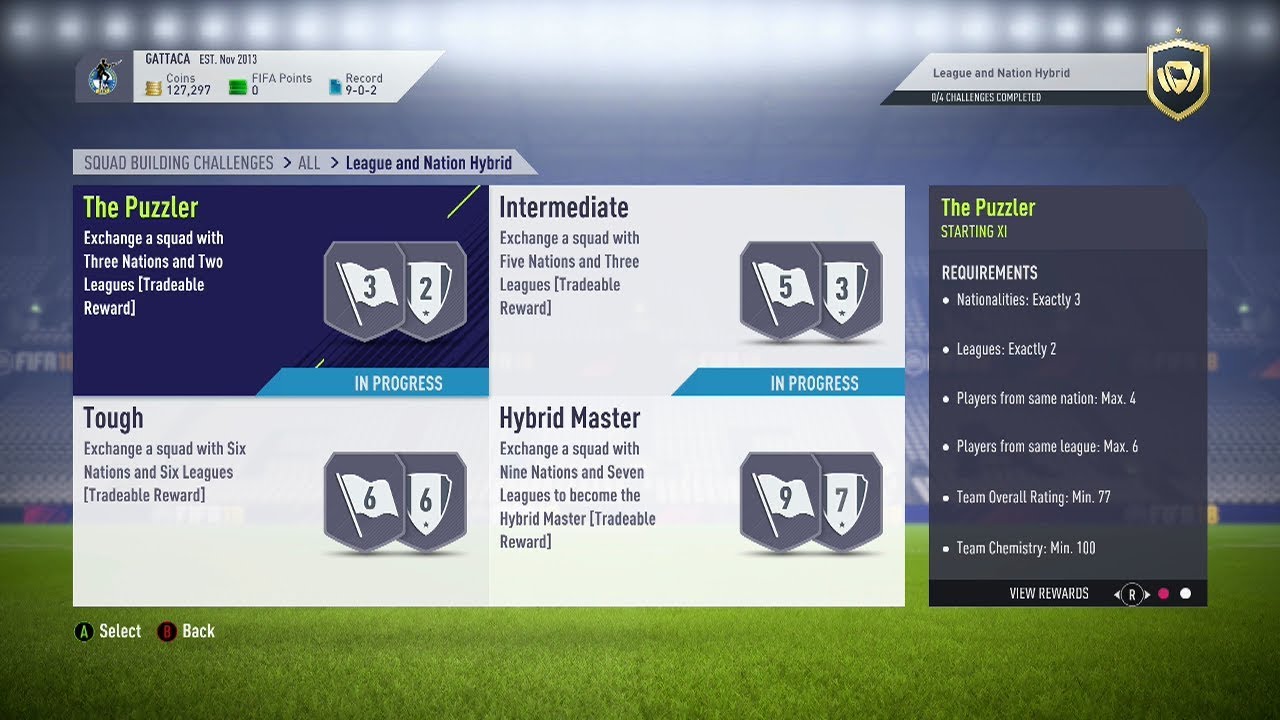Go to Squad Building Challenges breadcrumb

[178, 163]
